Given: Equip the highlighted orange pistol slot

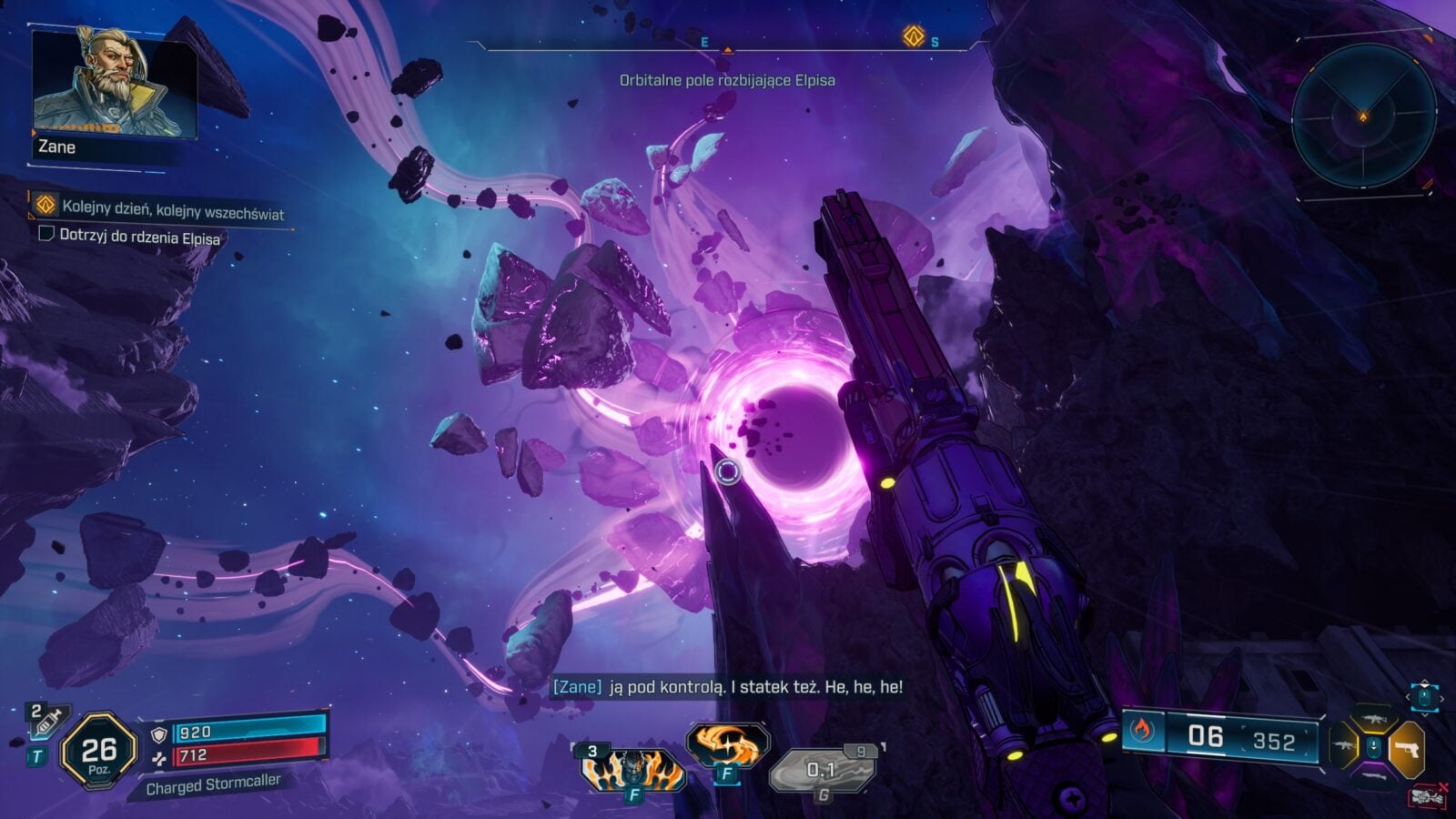Looking at the screenshot, I should 1407,749.
